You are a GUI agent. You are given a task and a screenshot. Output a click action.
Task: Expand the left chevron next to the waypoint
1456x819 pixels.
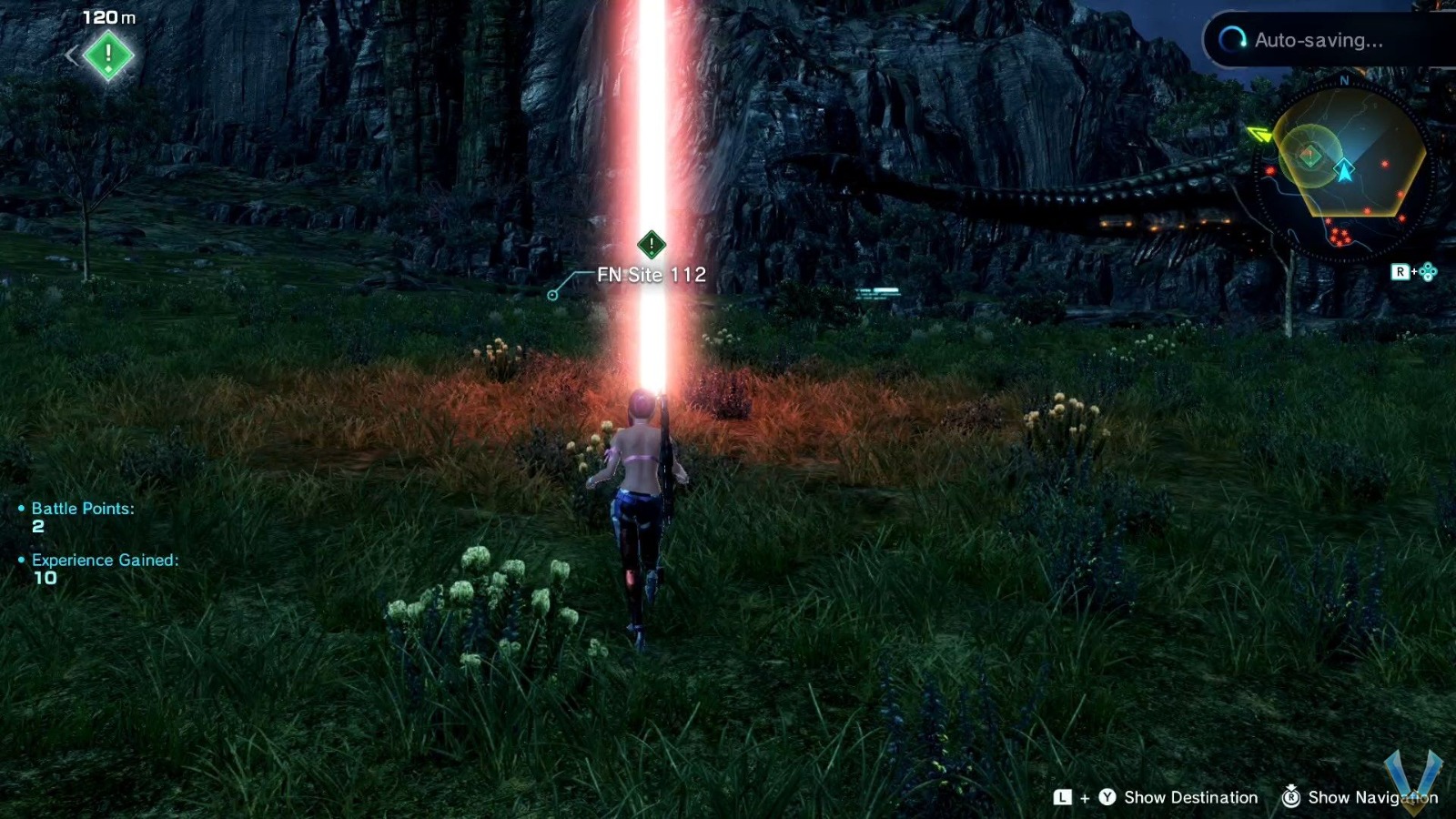[x=73, y=55]
